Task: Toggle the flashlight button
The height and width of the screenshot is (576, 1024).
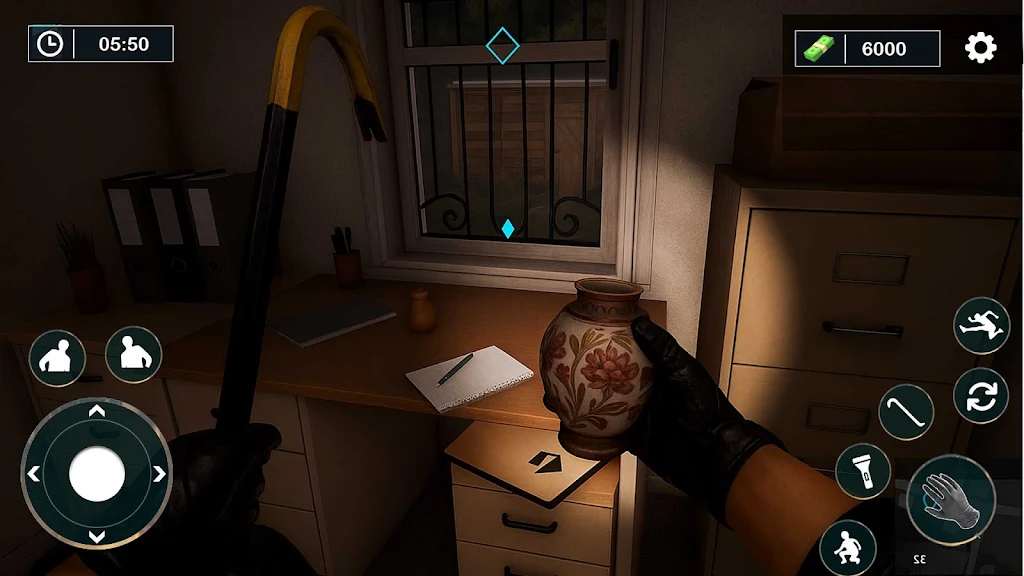Action: pos(863,471)
